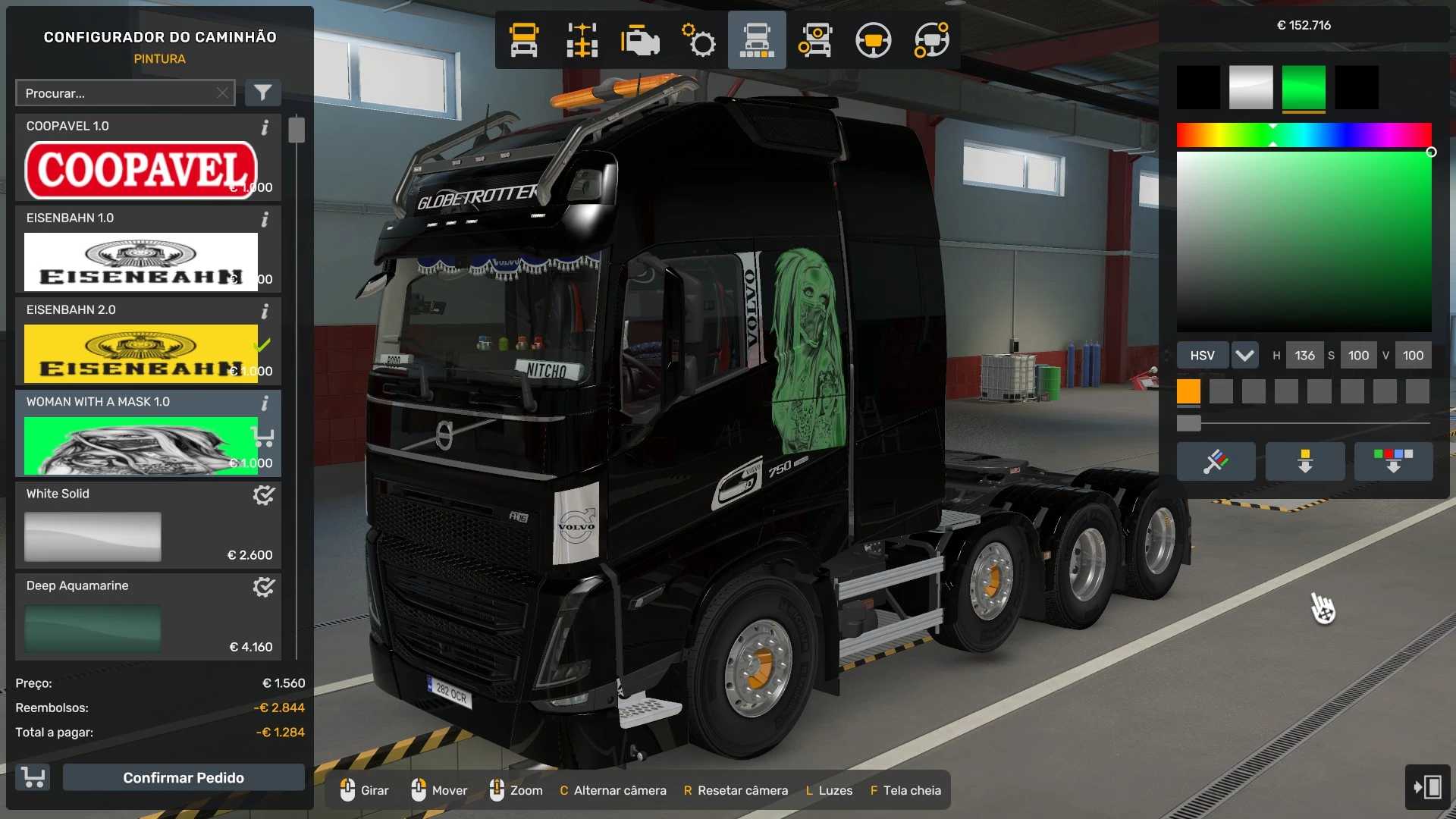Viewport: 1456px width, 819px height.
Task: Select the Deep Aquamarine paint
Action: tap(93, 628)
